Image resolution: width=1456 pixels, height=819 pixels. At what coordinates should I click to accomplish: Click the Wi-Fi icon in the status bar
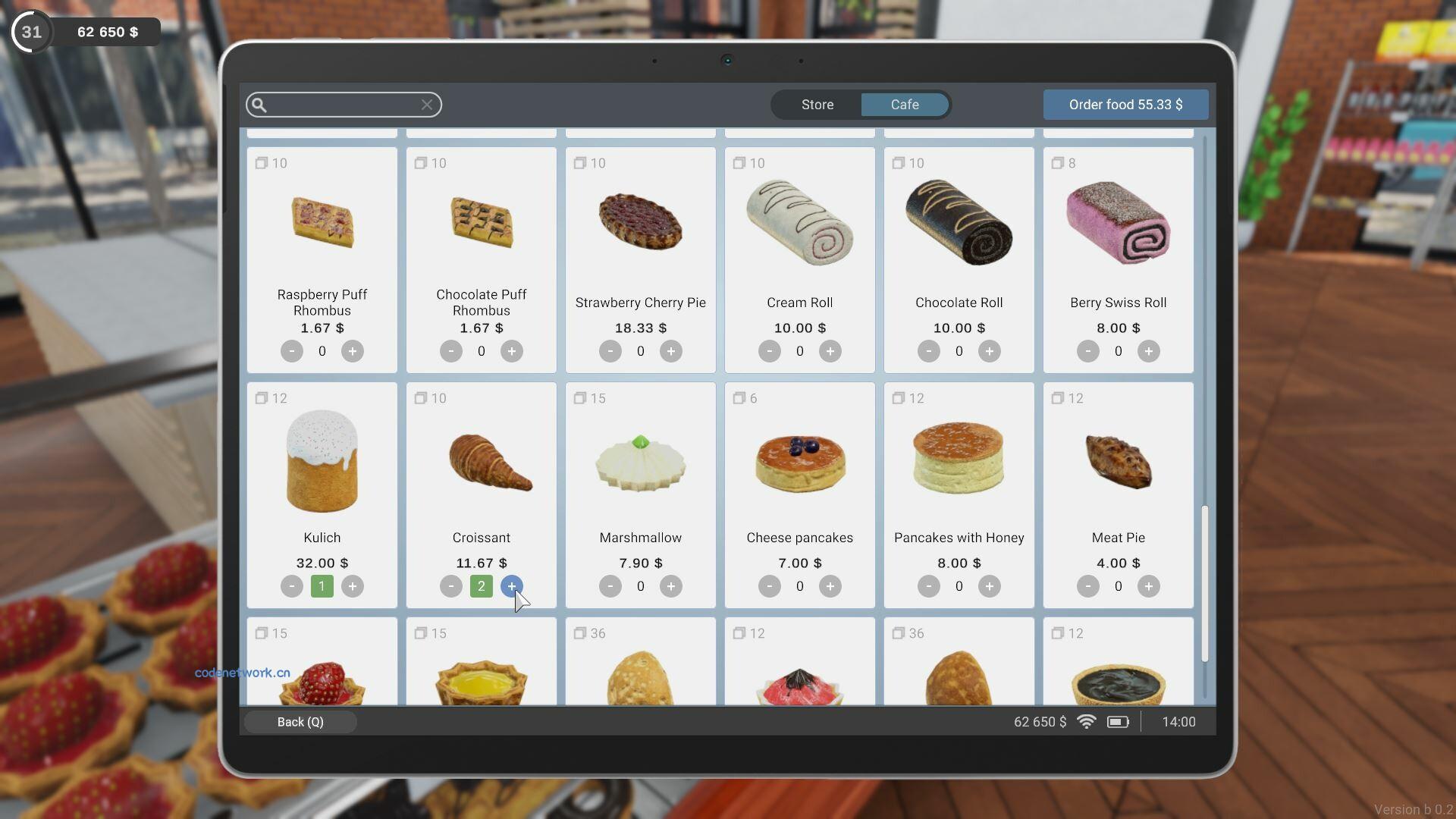(x=1087, y=722)
